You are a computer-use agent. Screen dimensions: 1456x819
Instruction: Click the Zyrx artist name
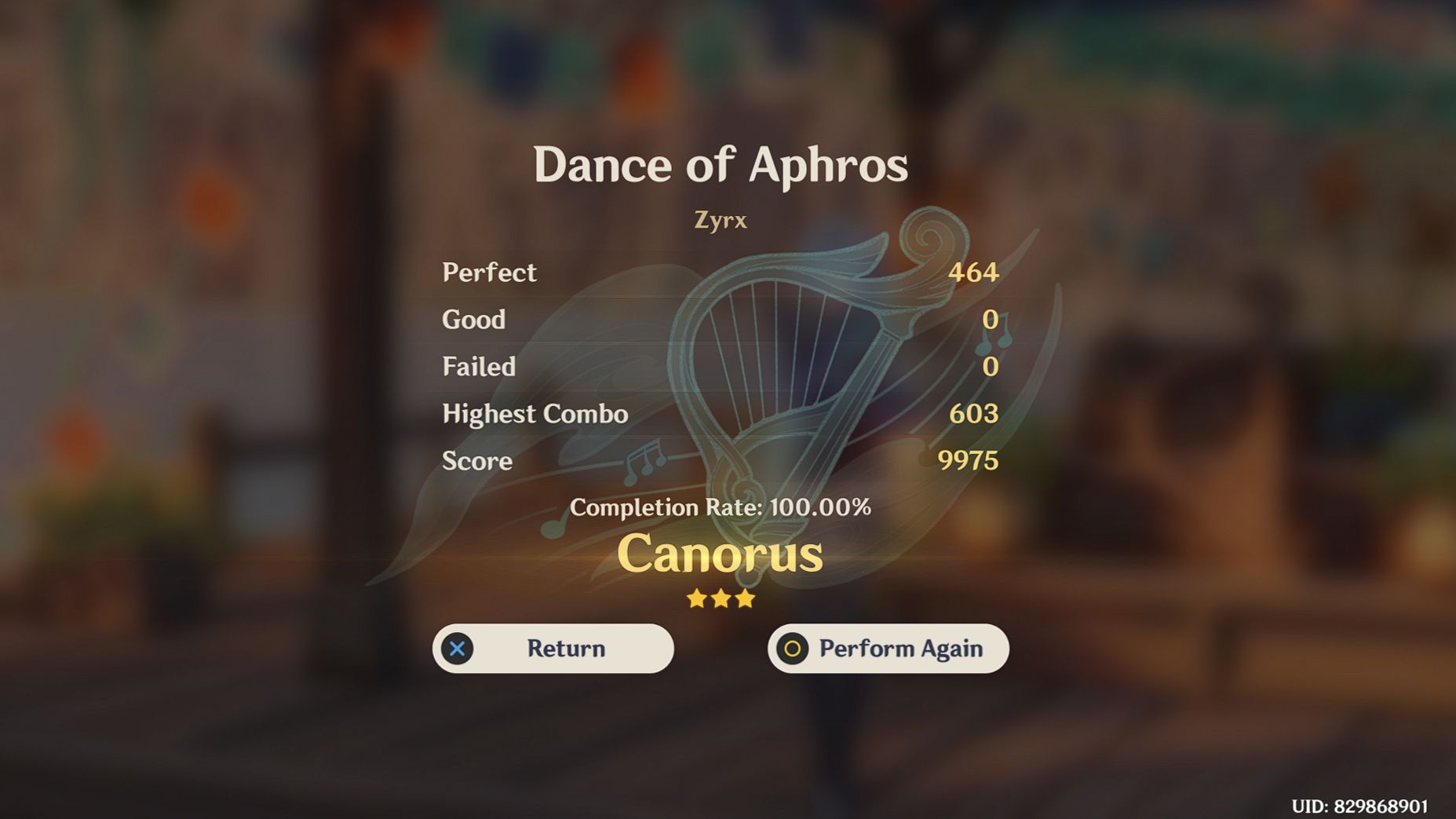click(719, 220)
